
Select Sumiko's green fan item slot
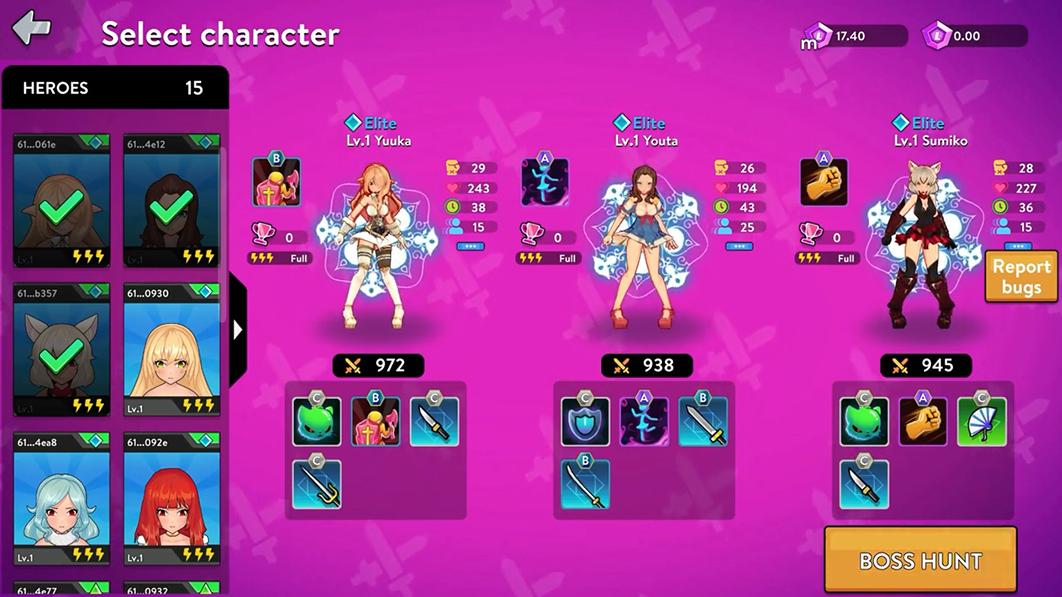(x=981, y=422)
